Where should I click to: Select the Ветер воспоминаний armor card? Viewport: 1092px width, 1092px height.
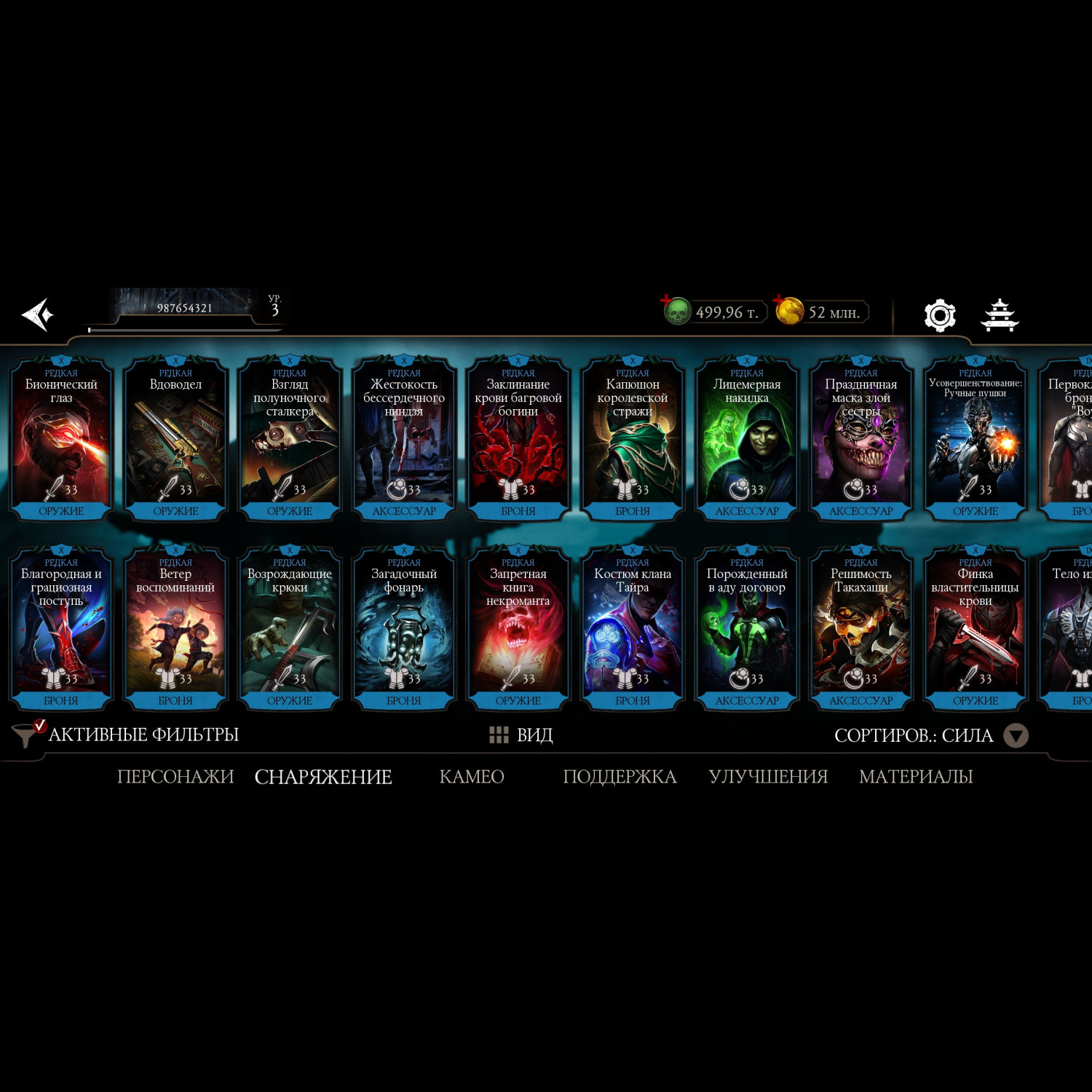coord(175,628)
